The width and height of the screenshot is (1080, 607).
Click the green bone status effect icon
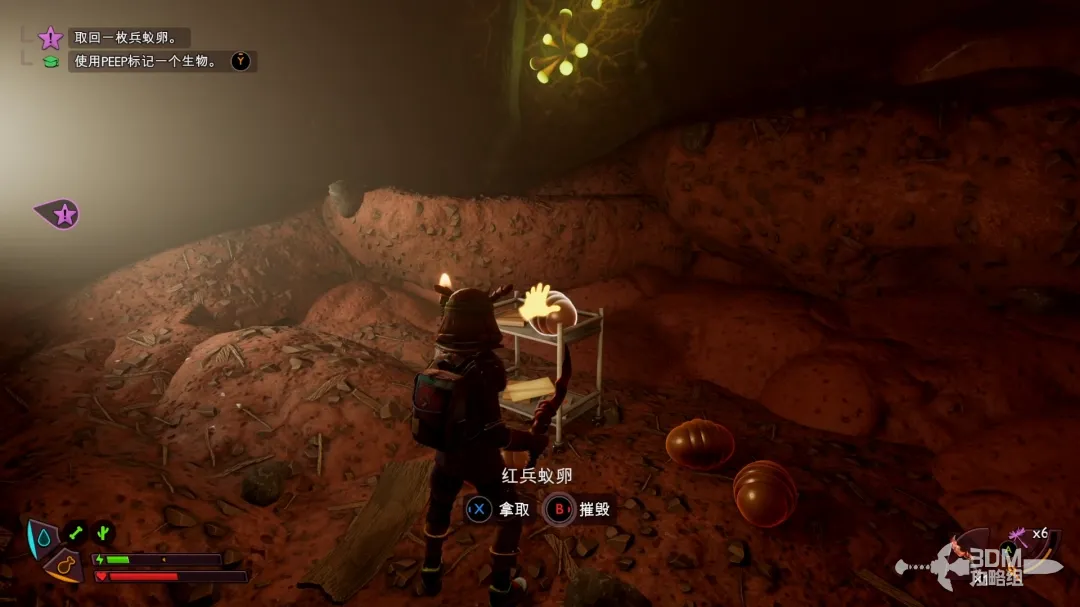click(76, 533)
